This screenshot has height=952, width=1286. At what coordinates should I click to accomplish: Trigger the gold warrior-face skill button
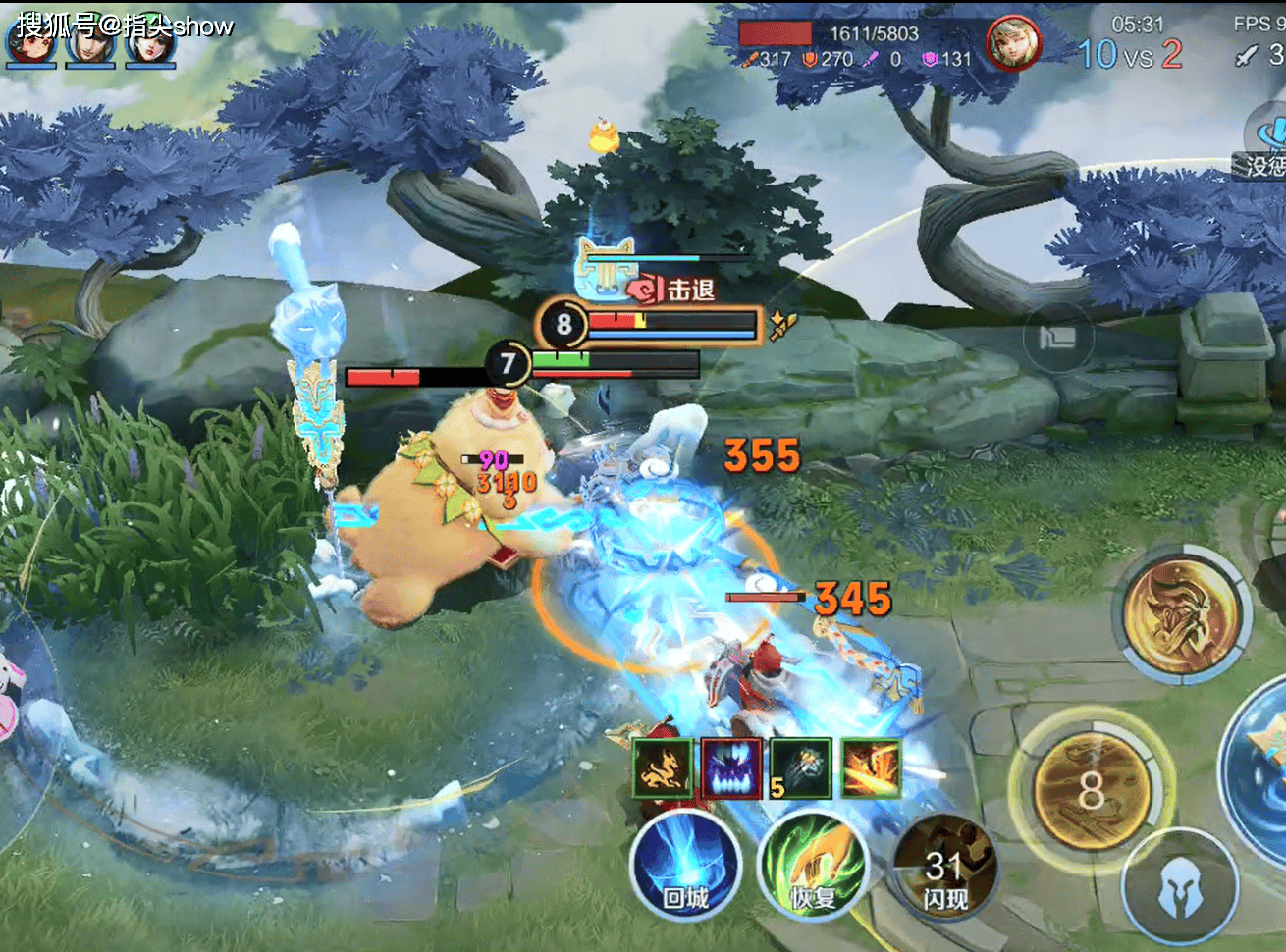point(1180,612)
